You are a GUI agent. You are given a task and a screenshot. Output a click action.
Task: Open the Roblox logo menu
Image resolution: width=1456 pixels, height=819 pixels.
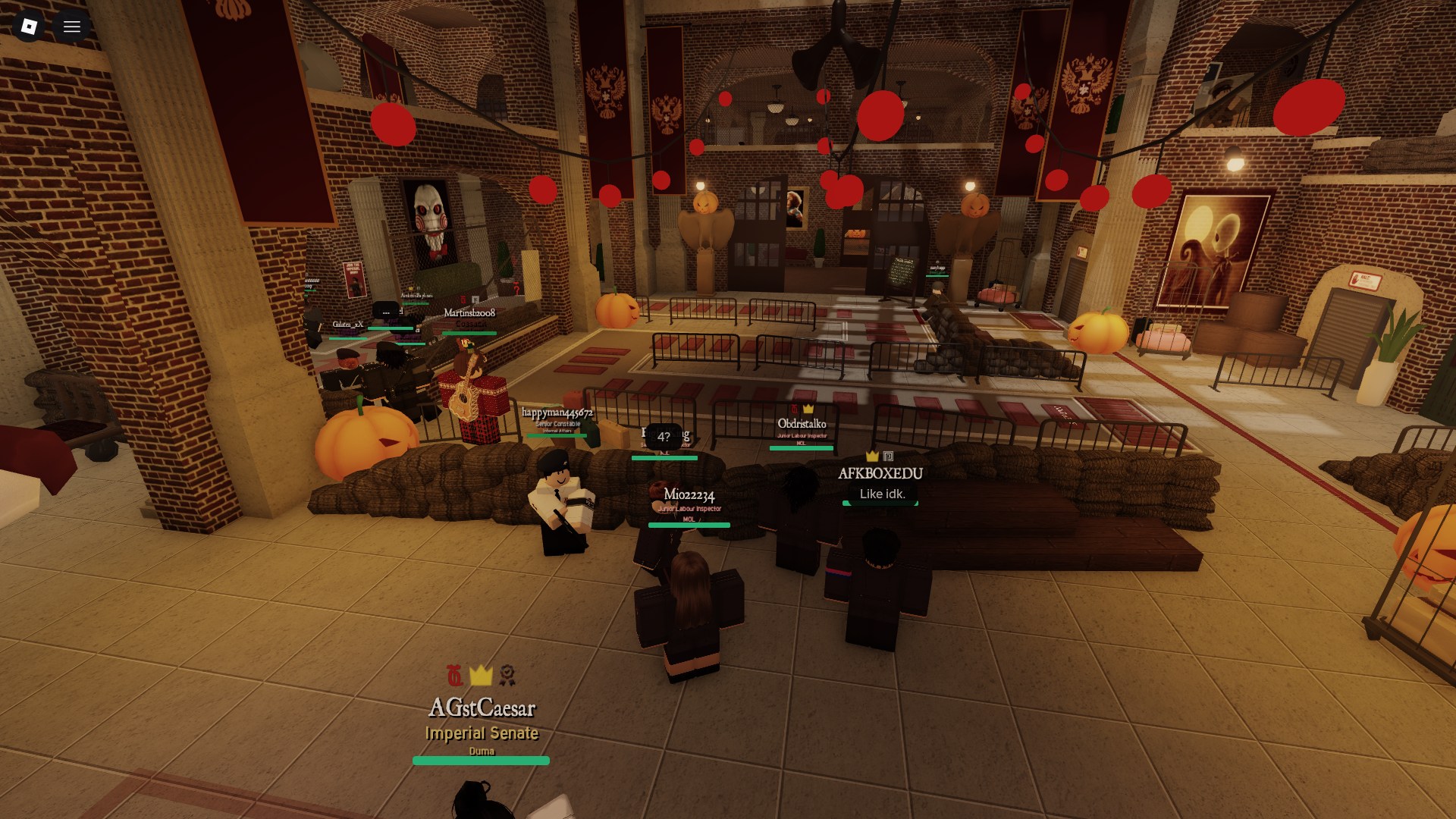click(x=29, y=27)
